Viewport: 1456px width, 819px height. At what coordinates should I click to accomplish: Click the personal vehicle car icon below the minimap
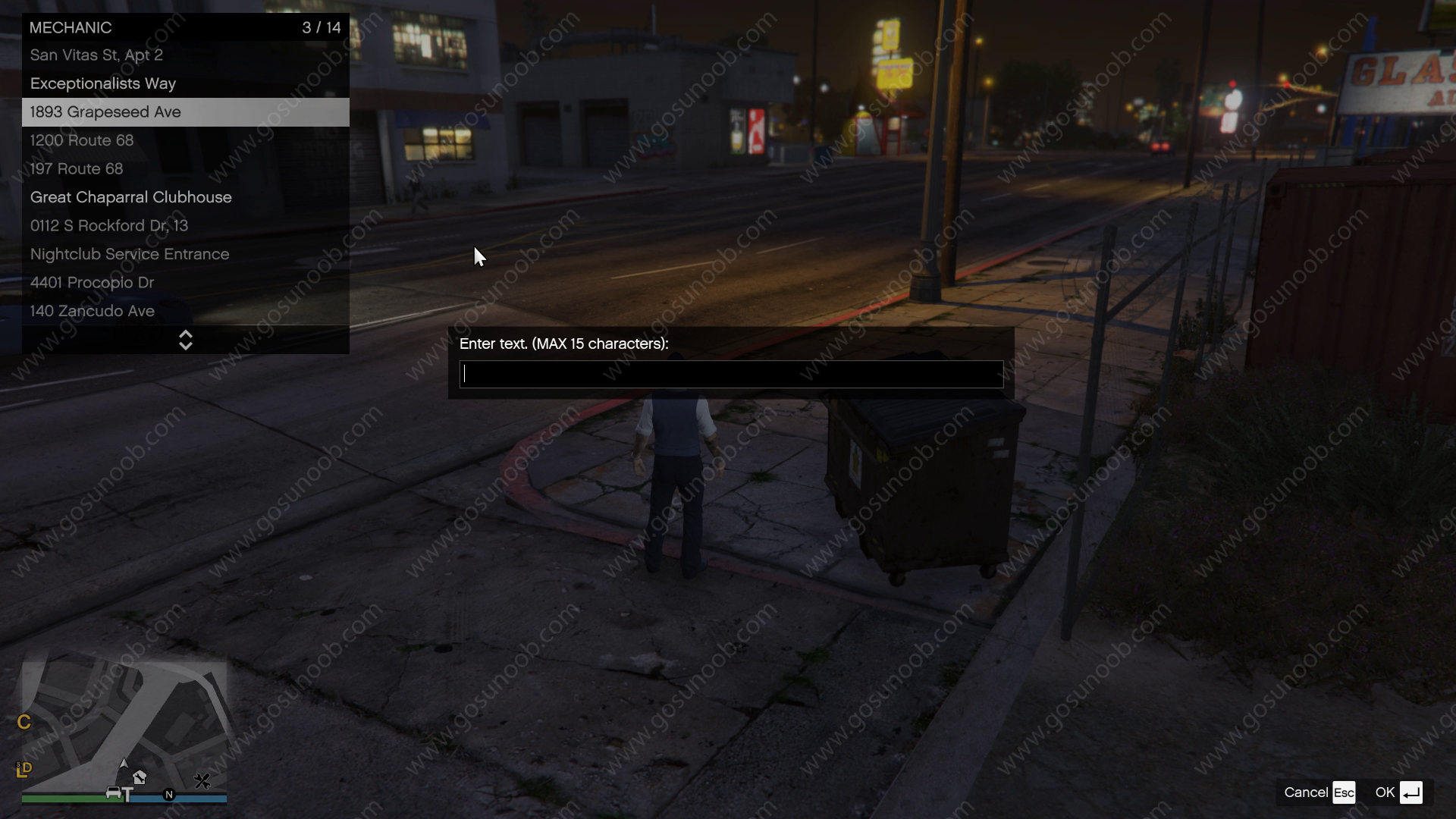(x=114, y=793)
